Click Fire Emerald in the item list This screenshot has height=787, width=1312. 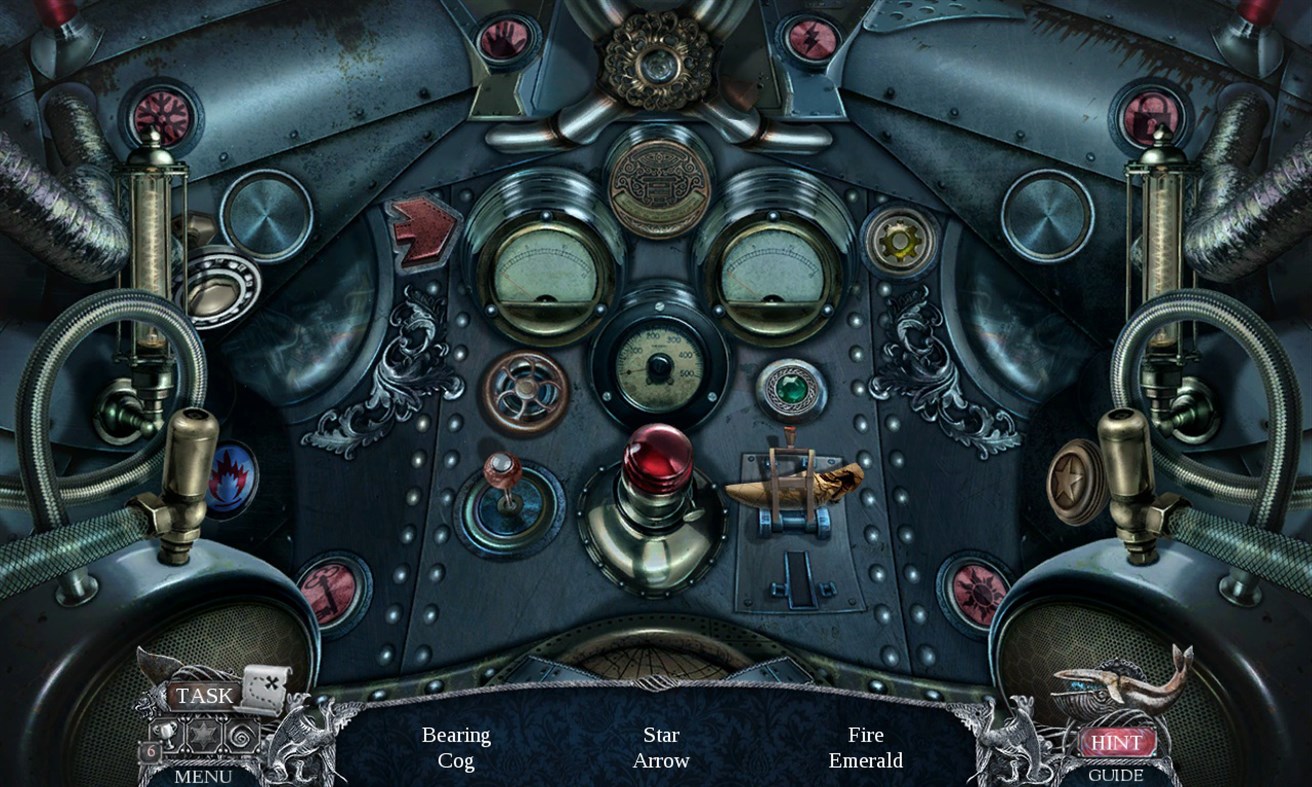point(866,747)
